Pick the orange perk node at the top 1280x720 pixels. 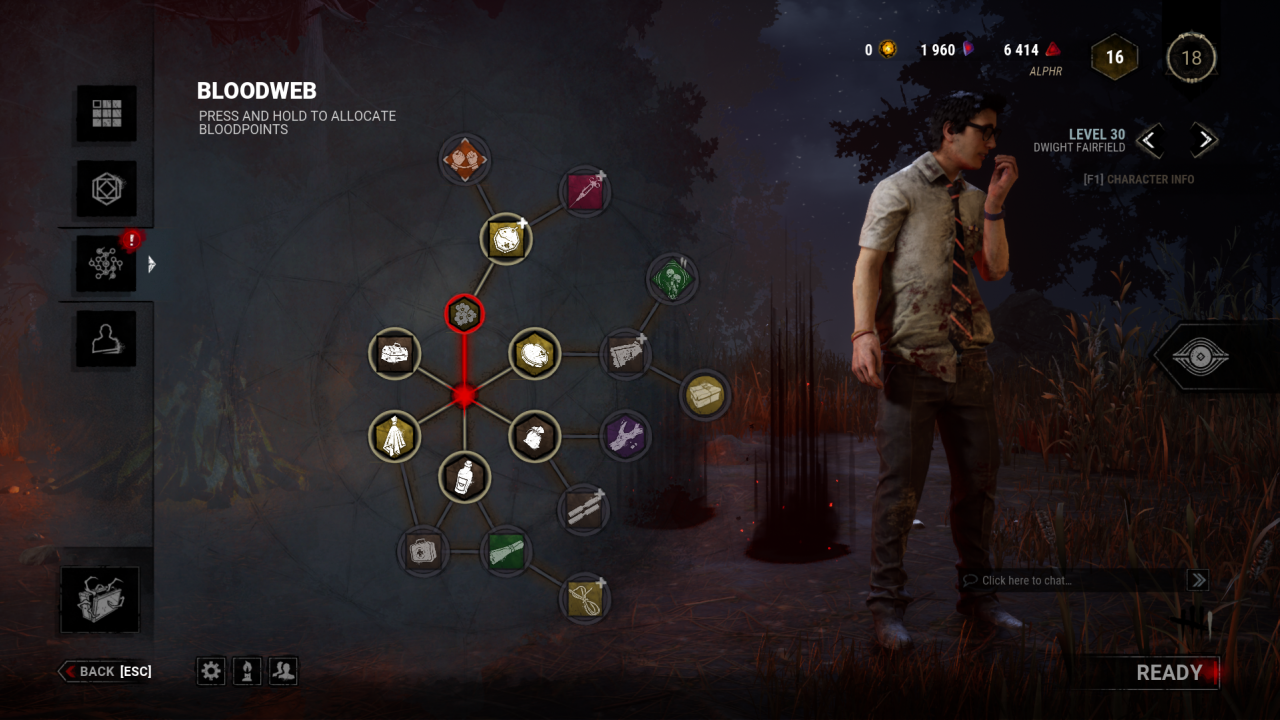[465, 158]
